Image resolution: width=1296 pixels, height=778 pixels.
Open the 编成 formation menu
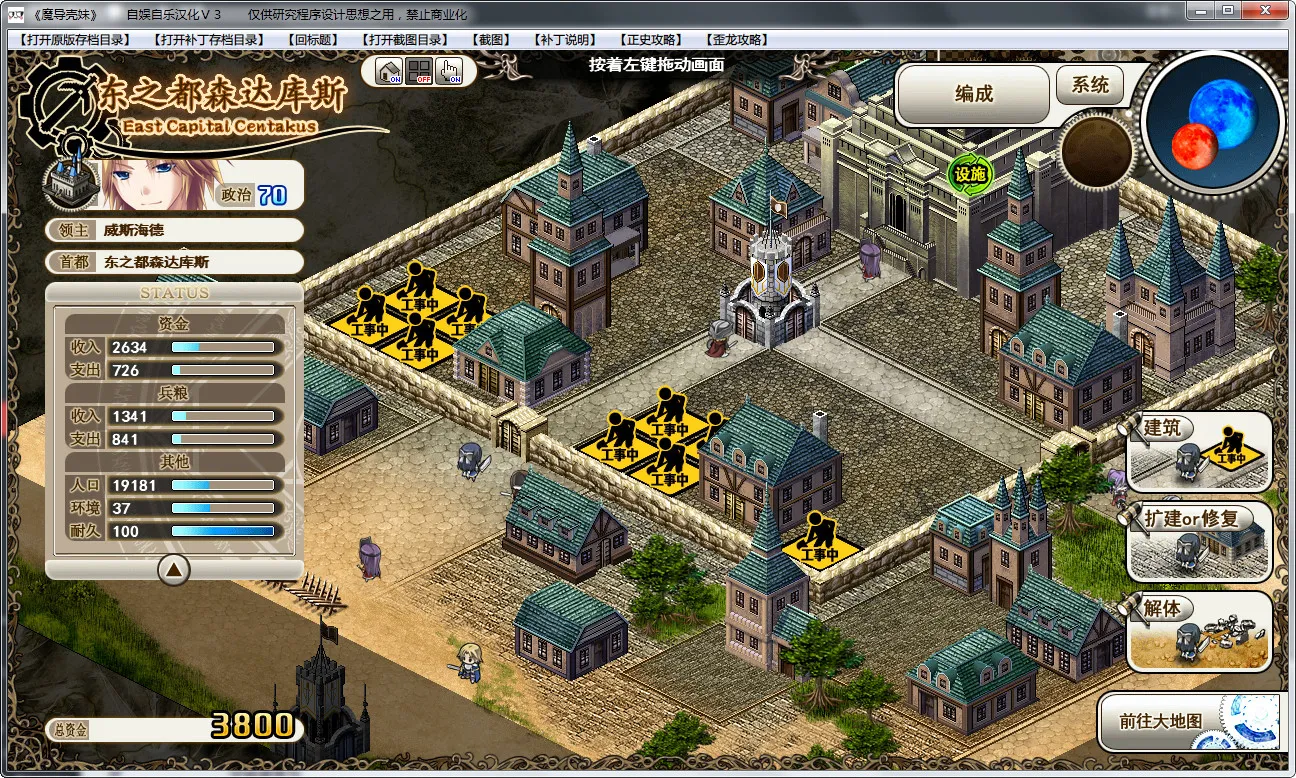click(973, 93)
